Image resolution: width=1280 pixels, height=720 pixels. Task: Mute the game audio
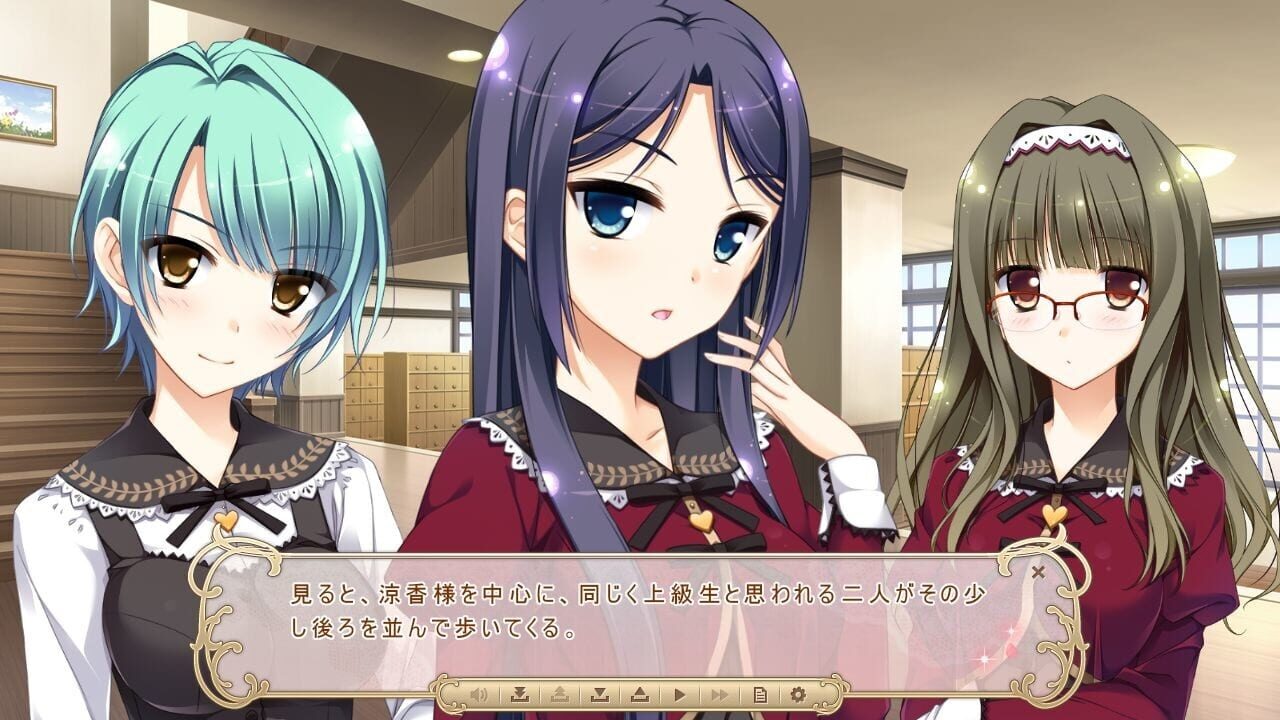(478, 691)
